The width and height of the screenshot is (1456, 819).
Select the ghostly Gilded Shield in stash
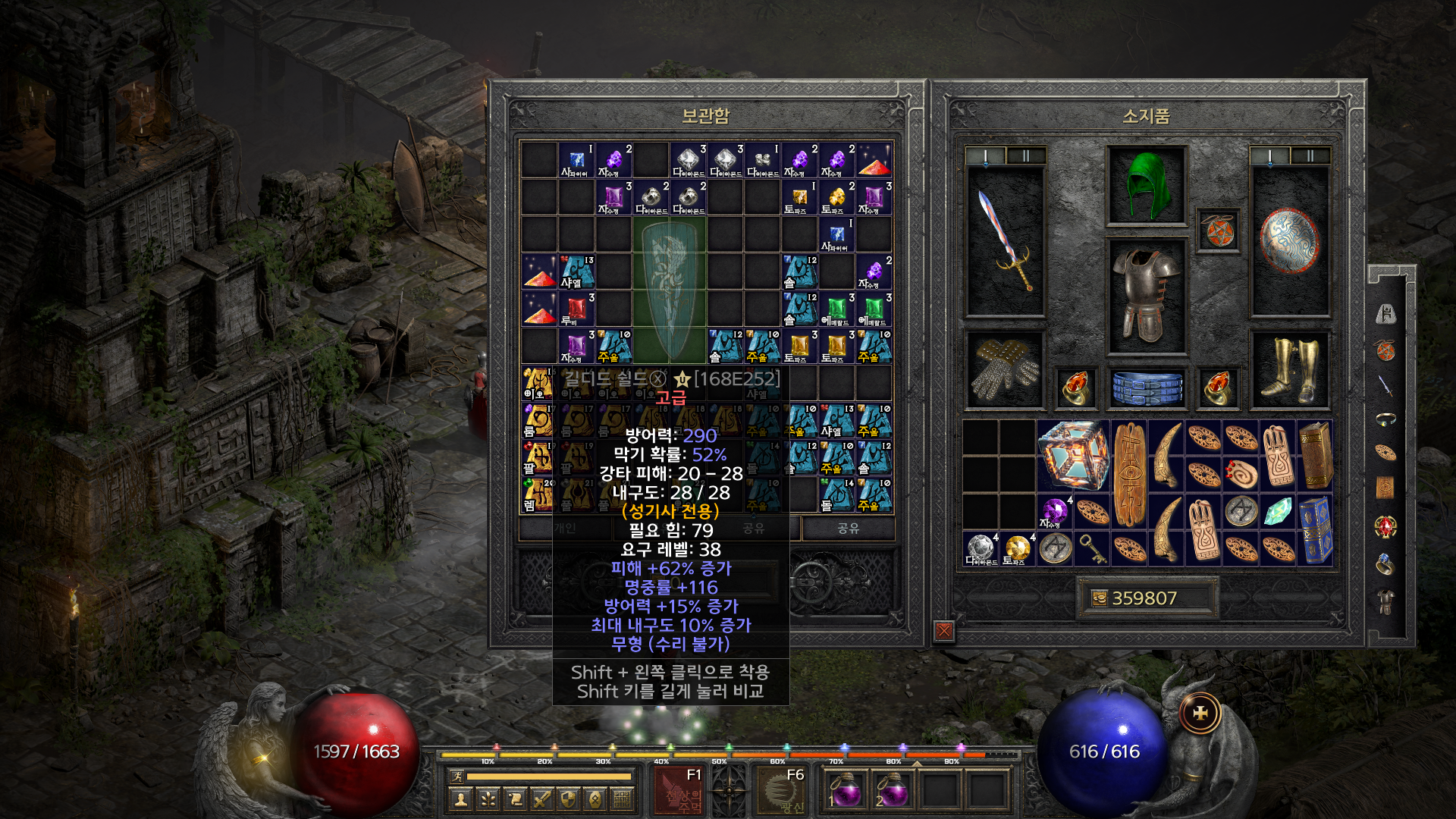click(670, 290)
